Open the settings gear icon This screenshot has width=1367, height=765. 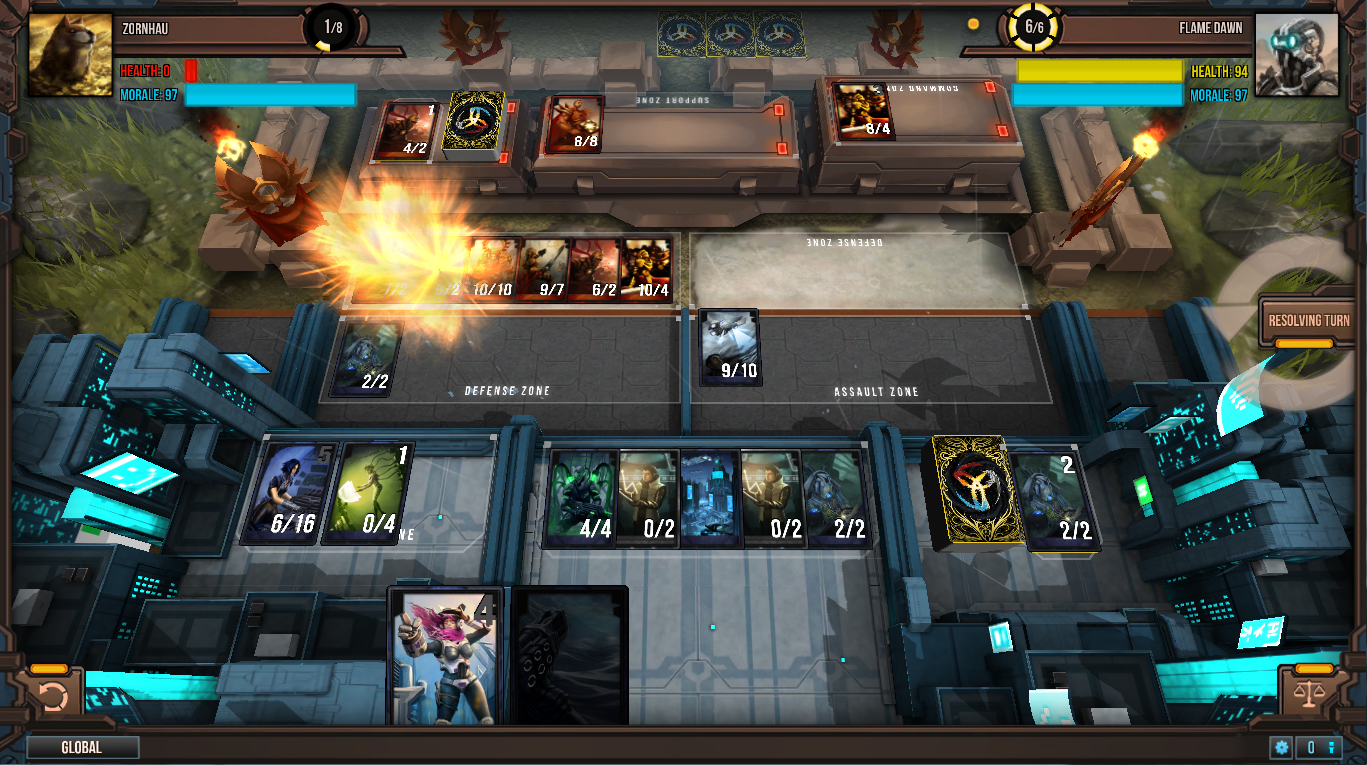click(1281, 747)
